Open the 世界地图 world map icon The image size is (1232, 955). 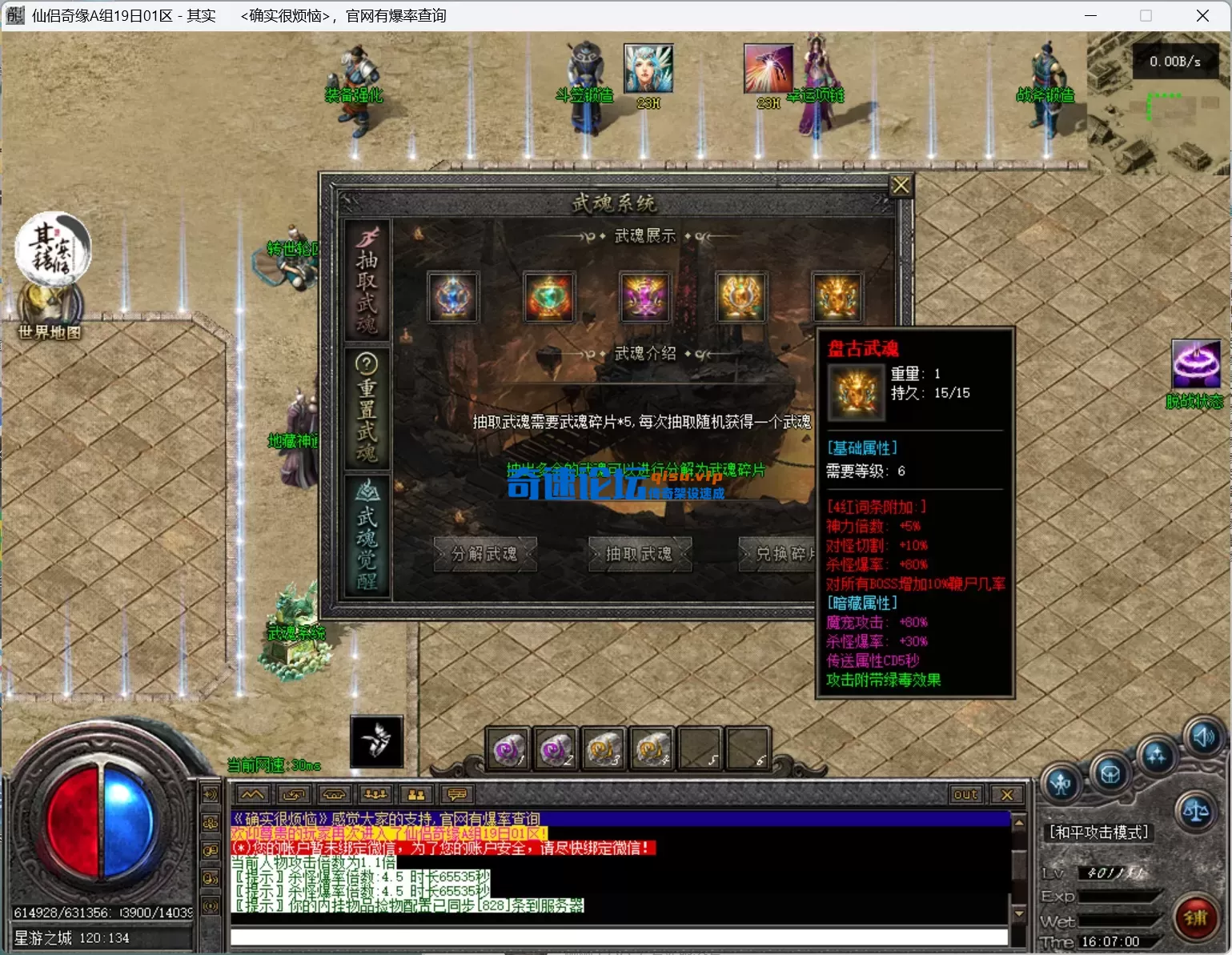(50, 304)
